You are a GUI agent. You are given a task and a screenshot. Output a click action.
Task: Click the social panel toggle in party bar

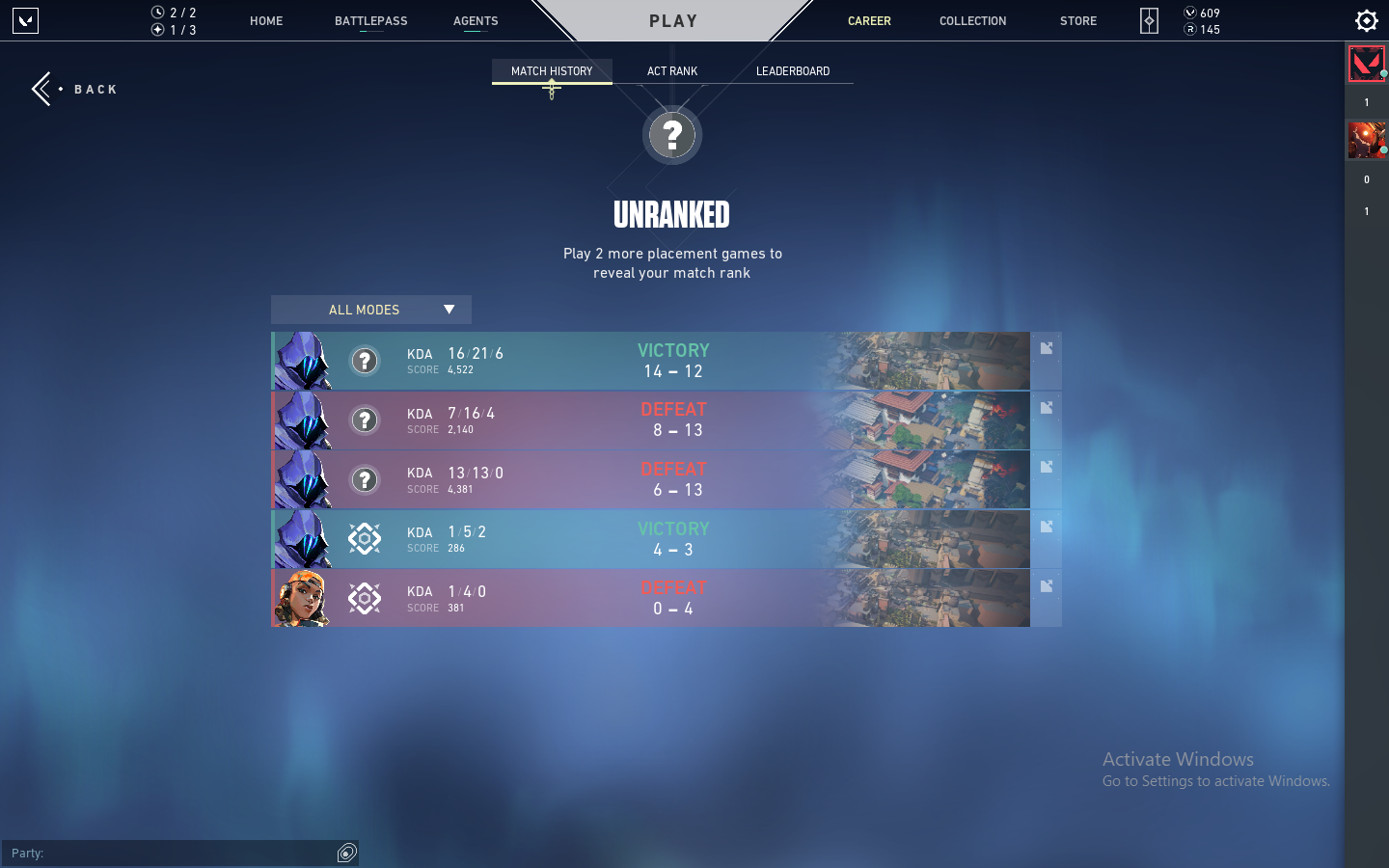(x=346, y=854)
